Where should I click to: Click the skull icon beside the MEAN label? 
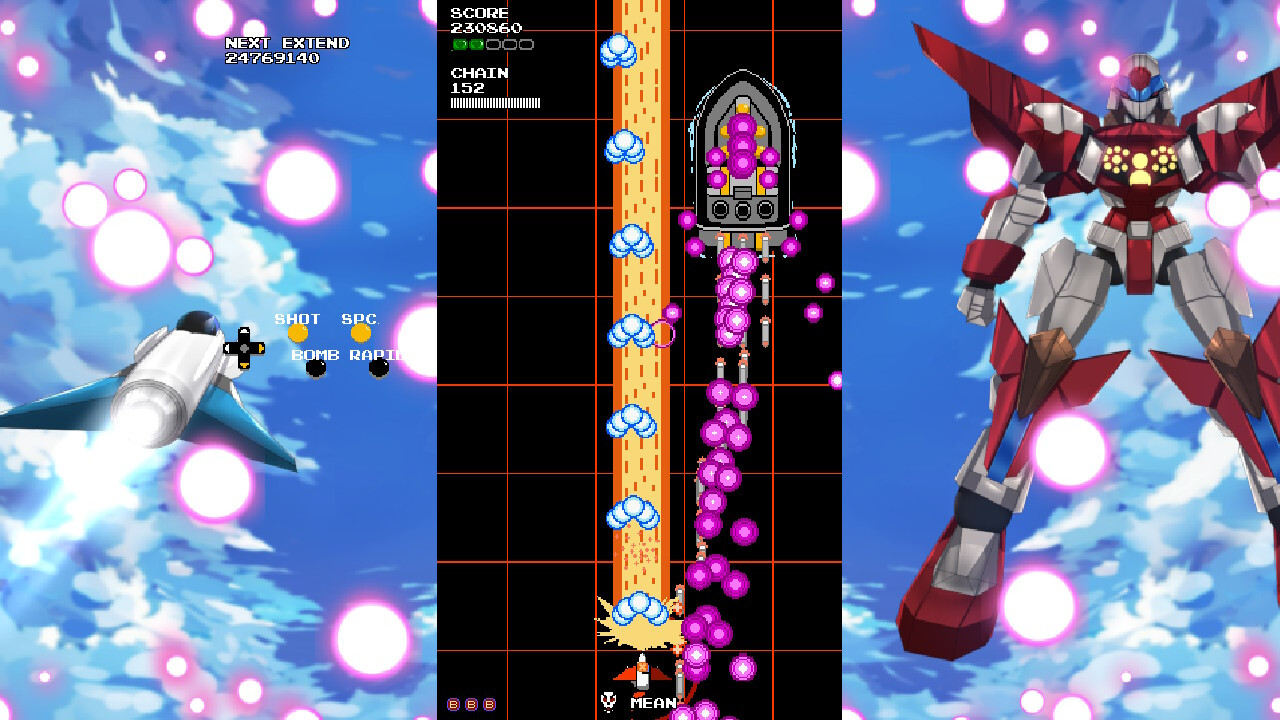[608, 702]
